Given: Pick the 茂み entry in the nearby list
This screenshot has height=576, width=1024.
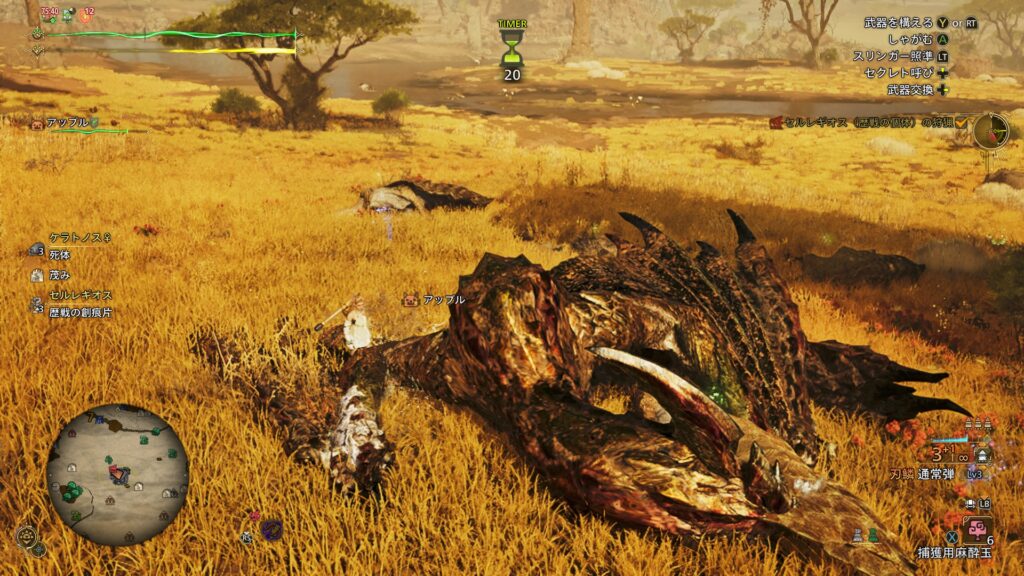Looking at the screenshot, I should point(58,275).
